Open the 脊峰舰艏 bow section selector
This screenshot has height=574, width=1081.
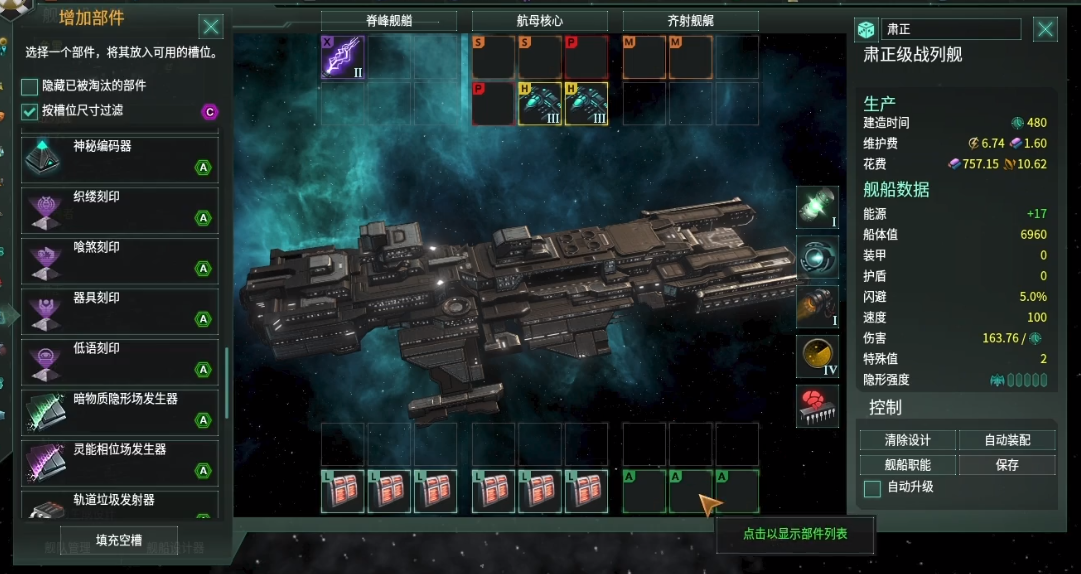point(388,21)
